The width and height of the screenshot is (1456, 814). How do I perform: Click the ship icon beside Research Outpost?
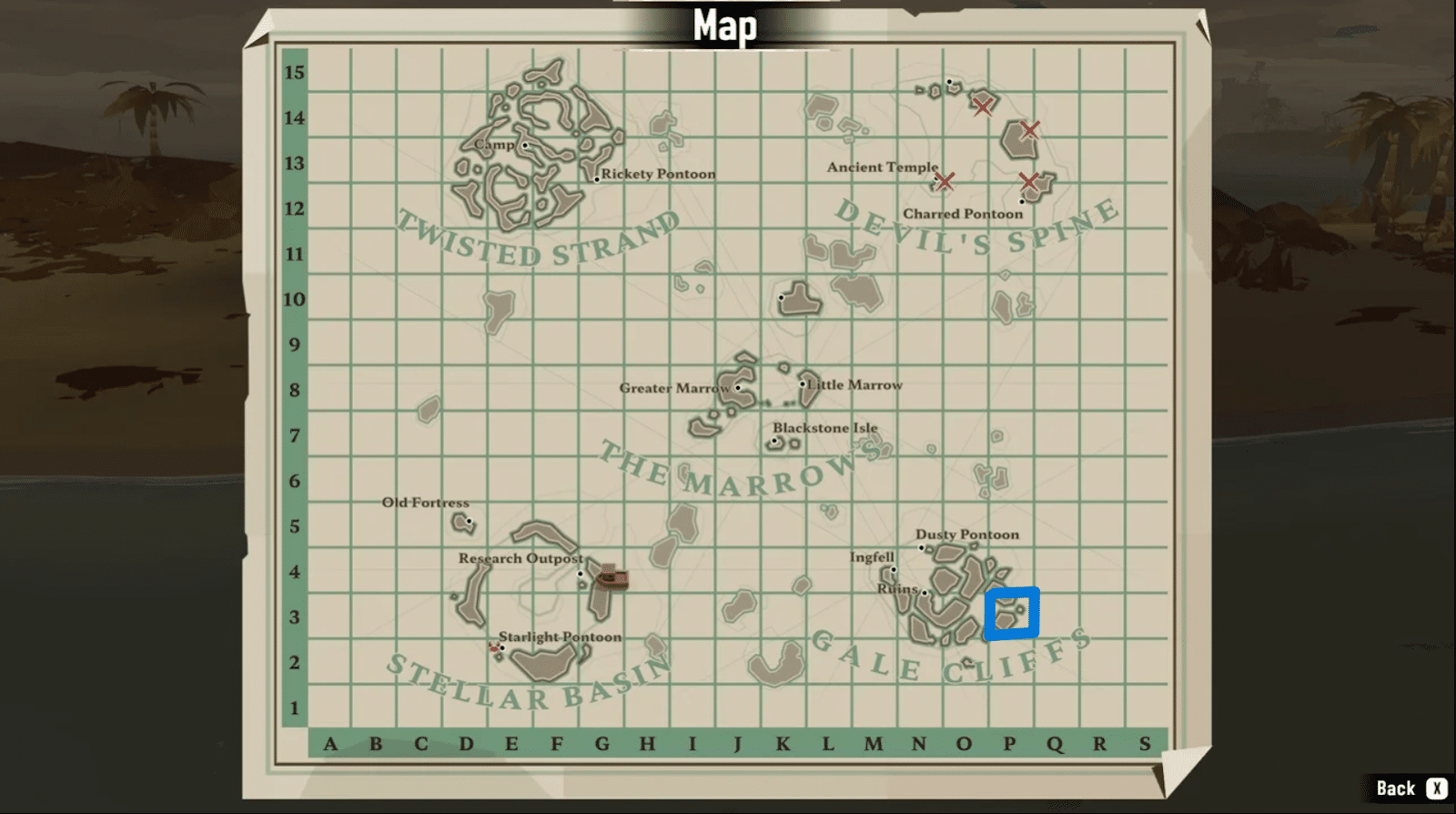(x=612, y=576)
